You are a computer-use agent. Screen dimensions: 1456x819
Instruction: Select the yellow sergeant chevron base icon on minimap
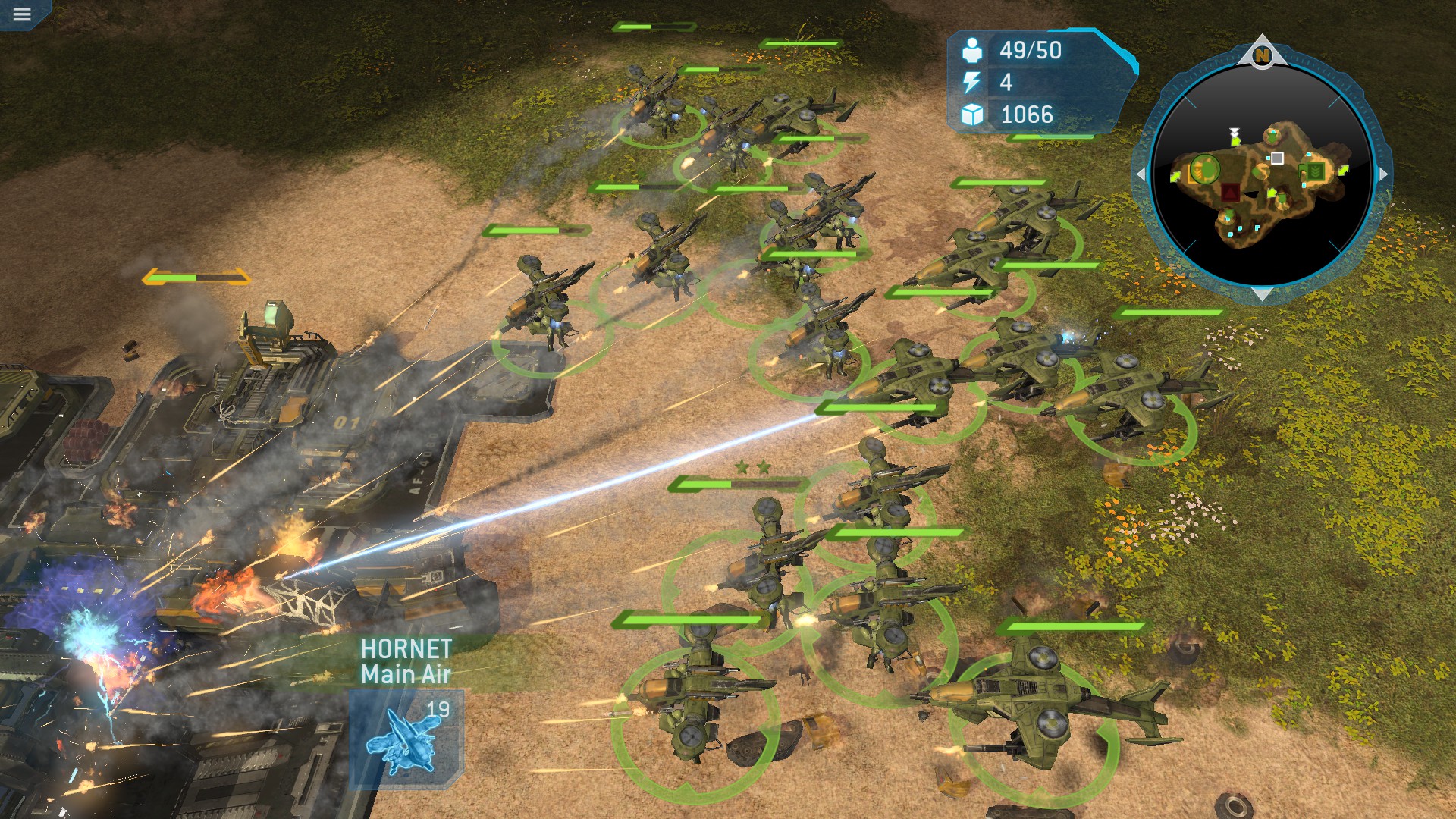(x=1198, y=171)
